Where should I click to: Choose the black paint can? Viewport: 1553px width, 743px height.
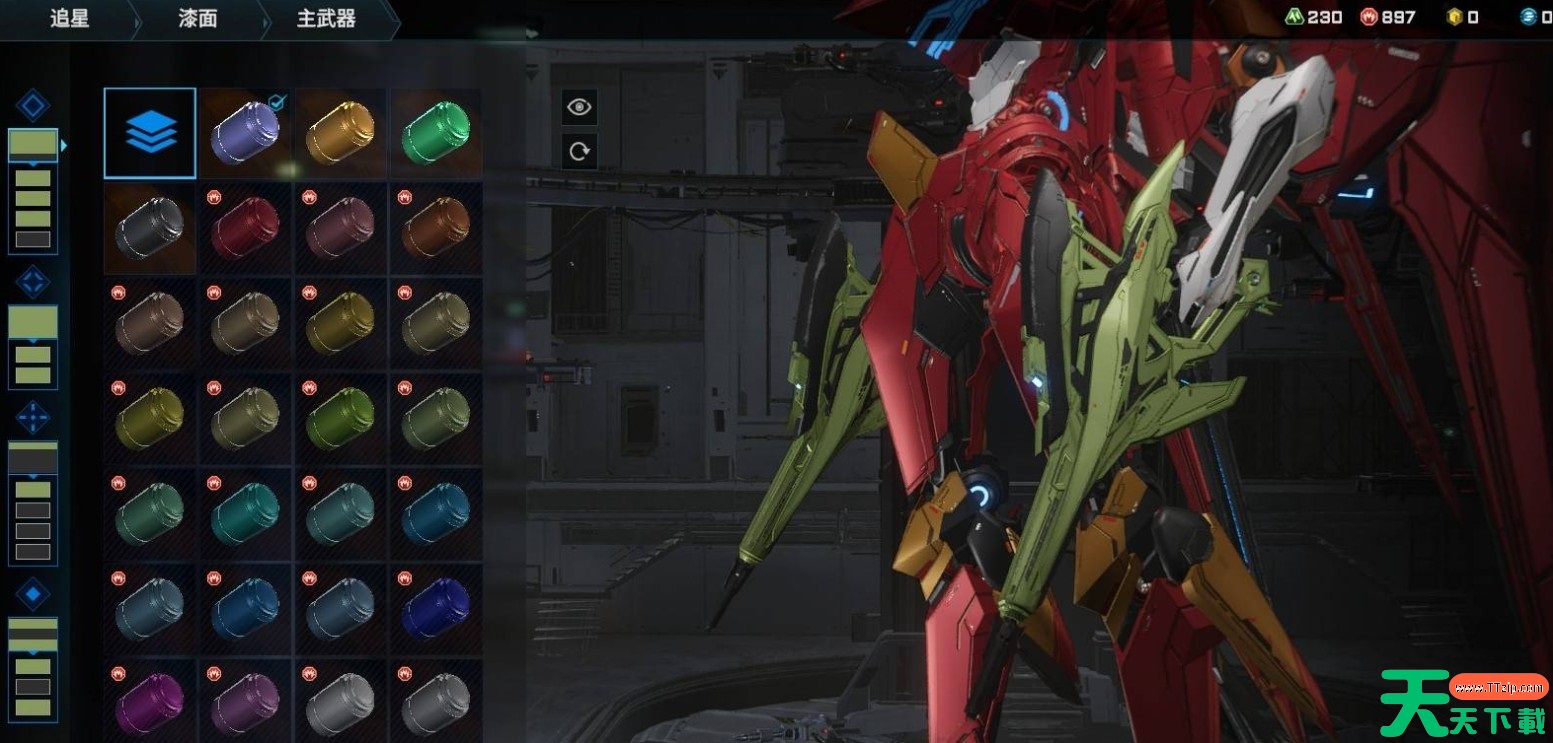pos(149,229)
